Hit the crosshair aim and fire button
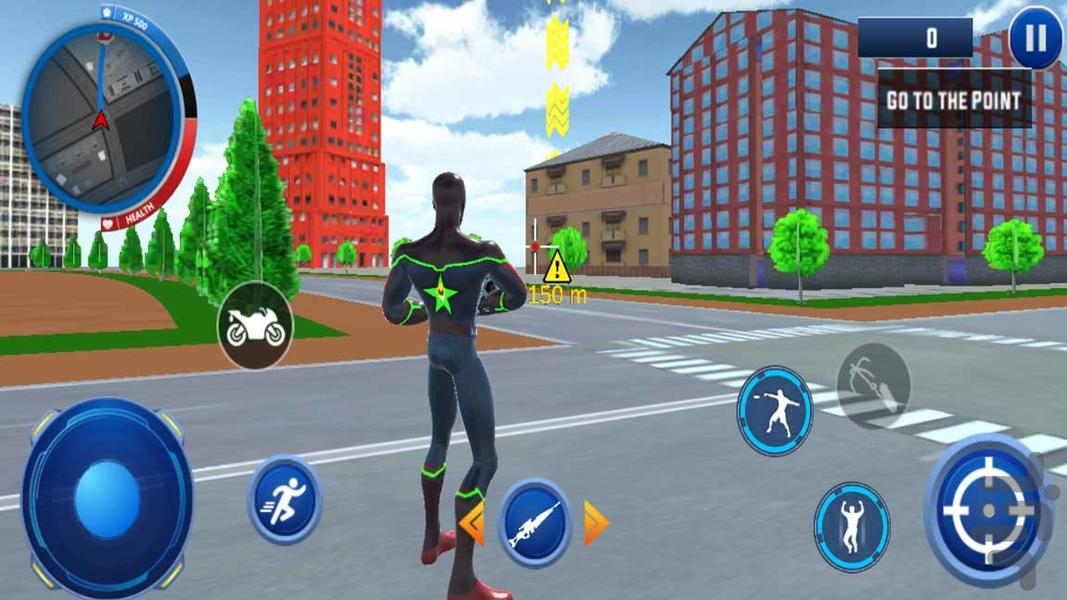The image size is (1067, 600). tap(987, 510)
